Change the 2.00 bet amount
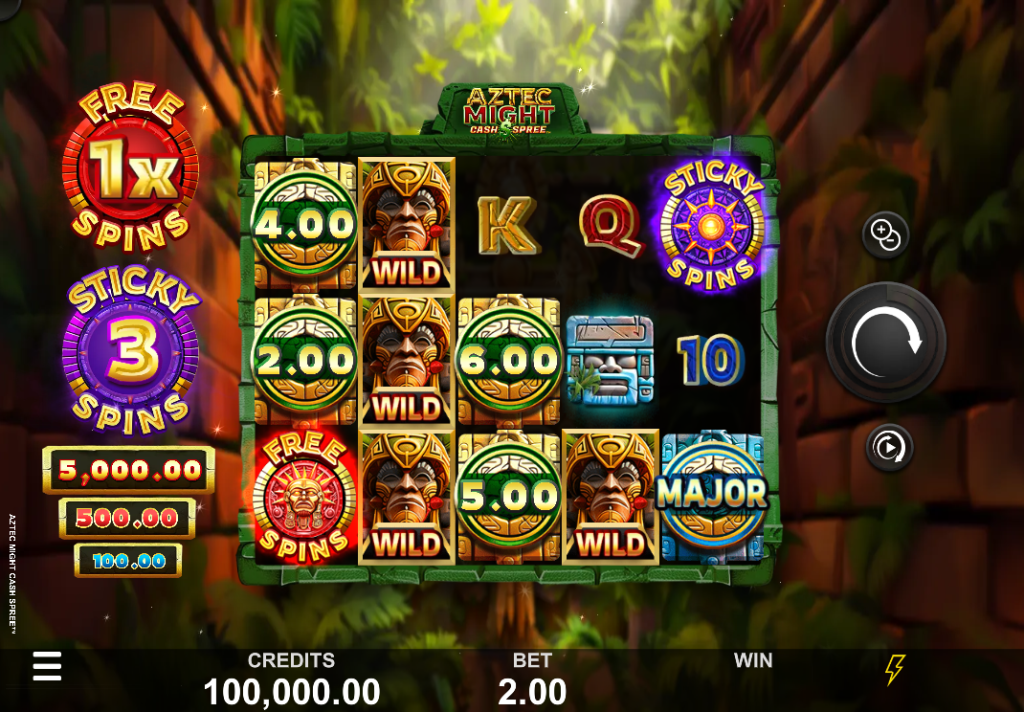The height and width of the screenshot is (712, 1024). tap(532, 690)
